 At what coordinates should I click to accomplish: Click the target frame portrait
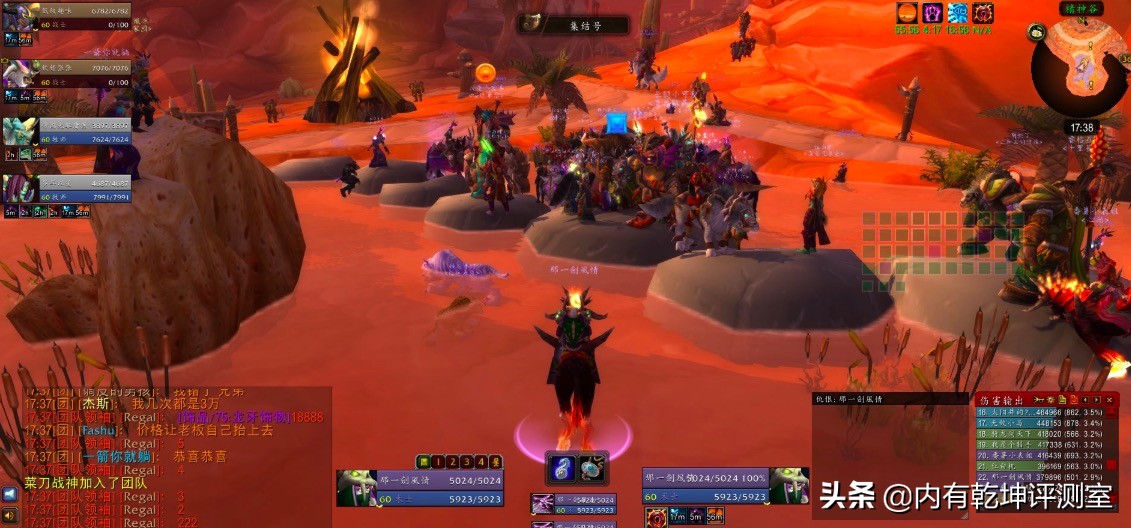(x=788, y=485)
